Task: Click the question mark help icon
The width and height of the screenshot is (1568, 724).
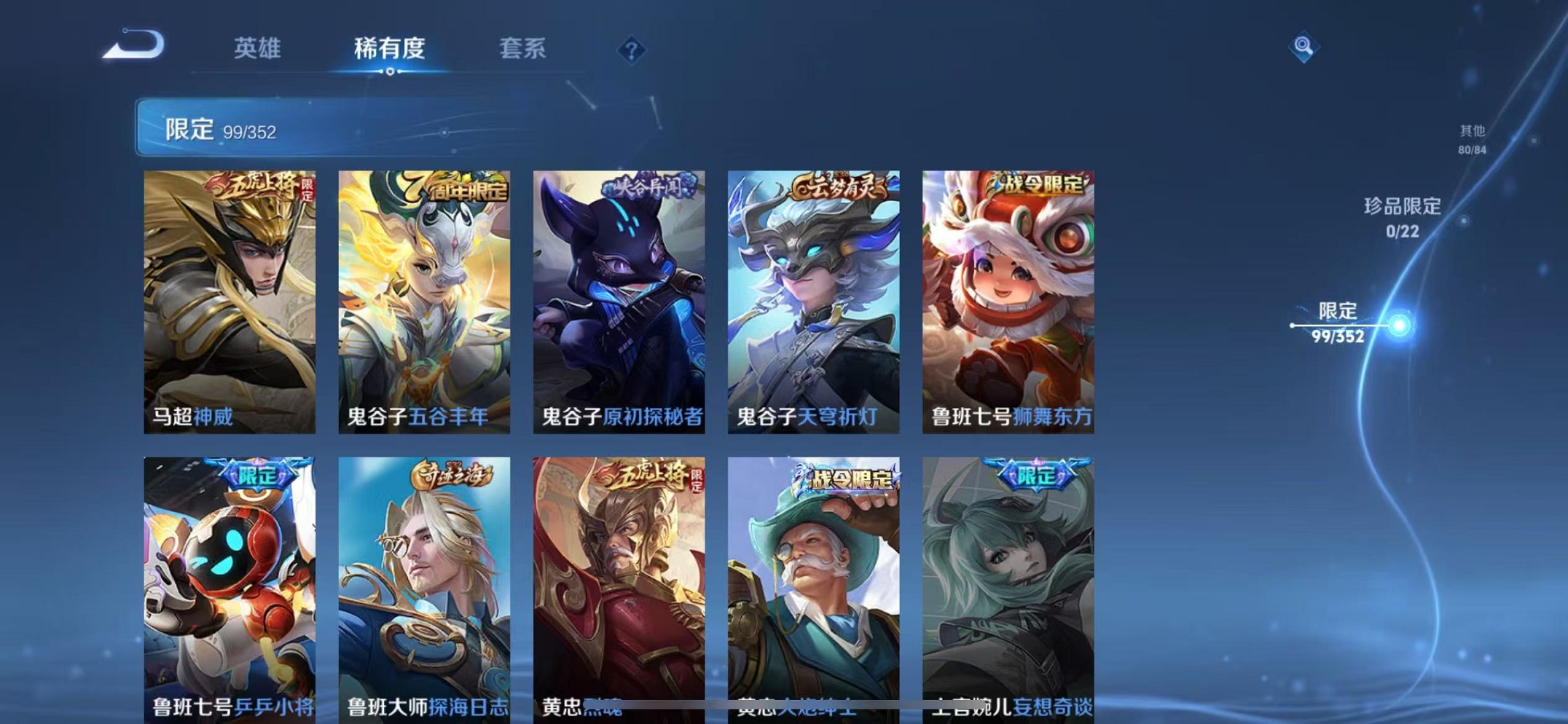Action: [x=630, y=51]
